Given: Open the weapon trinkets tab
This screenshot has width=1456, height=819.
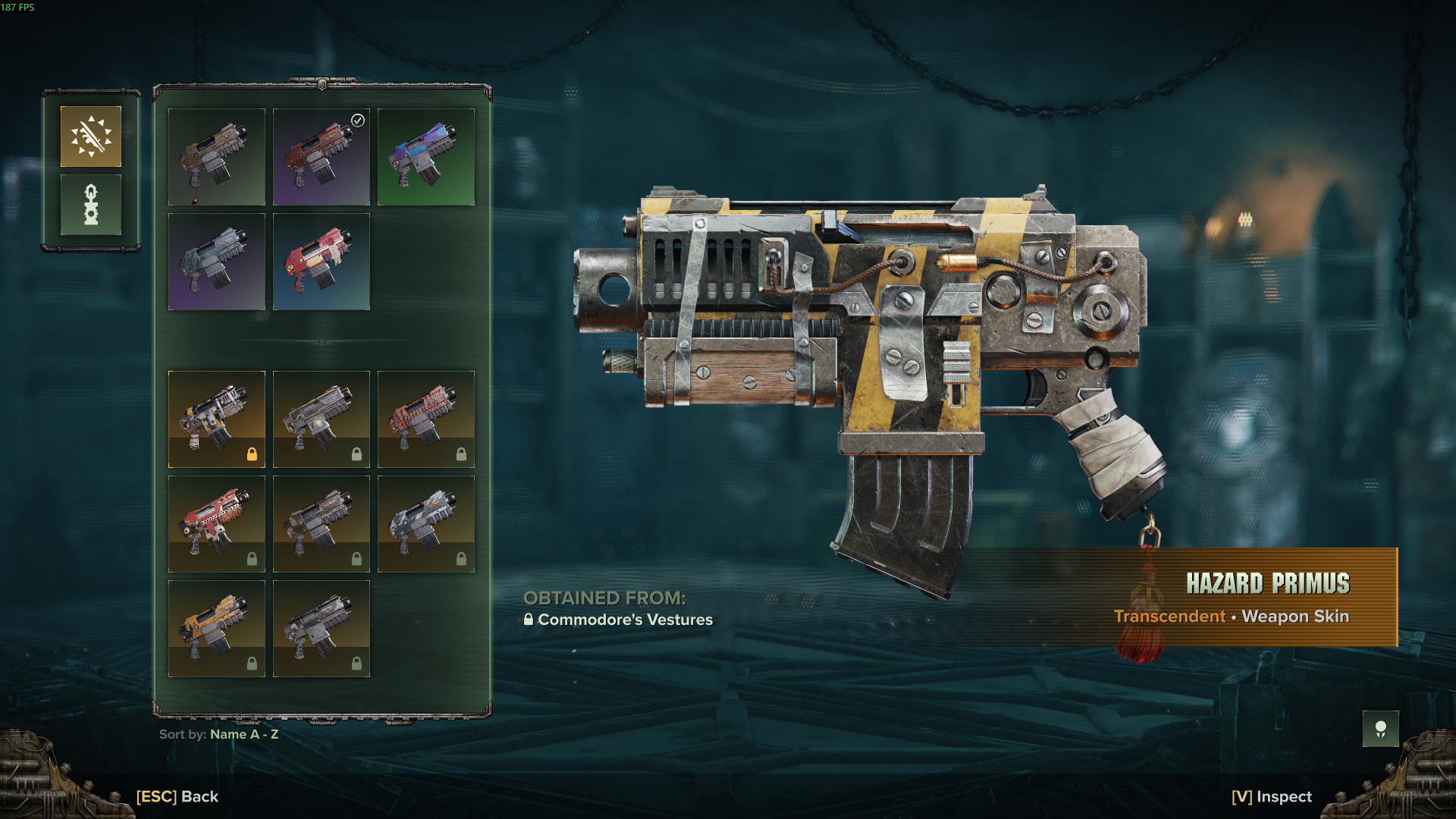Looking at the screenshot, I should click(x=91, y=205).
